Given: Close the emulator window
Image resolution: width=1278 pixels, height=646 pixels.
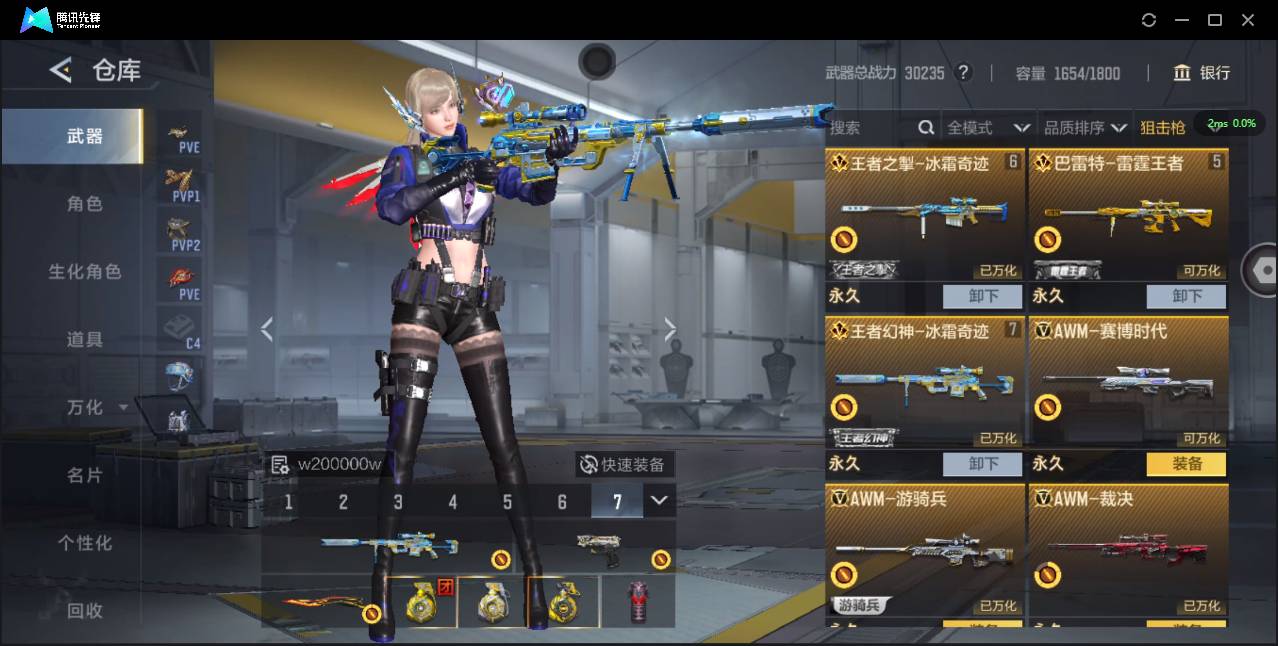Looking at the screenshot, I should pos(1248,20).
